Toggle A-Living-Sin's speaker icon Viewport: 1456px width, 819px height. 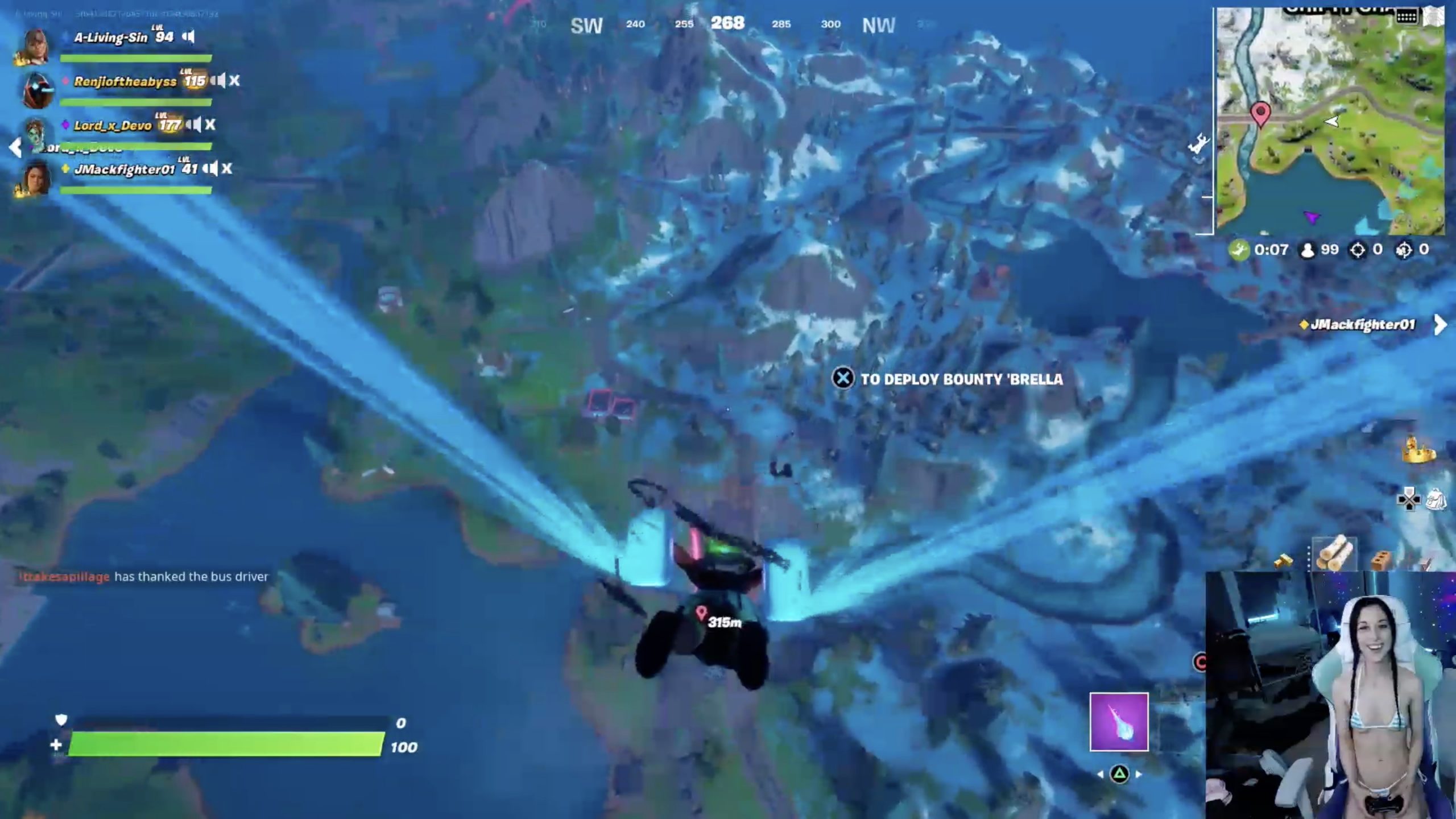click(188, 37)
